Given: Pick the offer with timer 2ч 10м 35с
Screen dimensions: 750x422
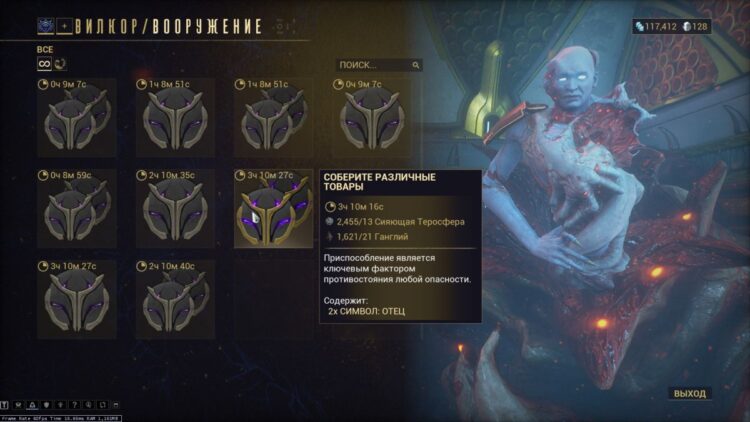Looking at the screenshot, I should (x=175, y=208).
